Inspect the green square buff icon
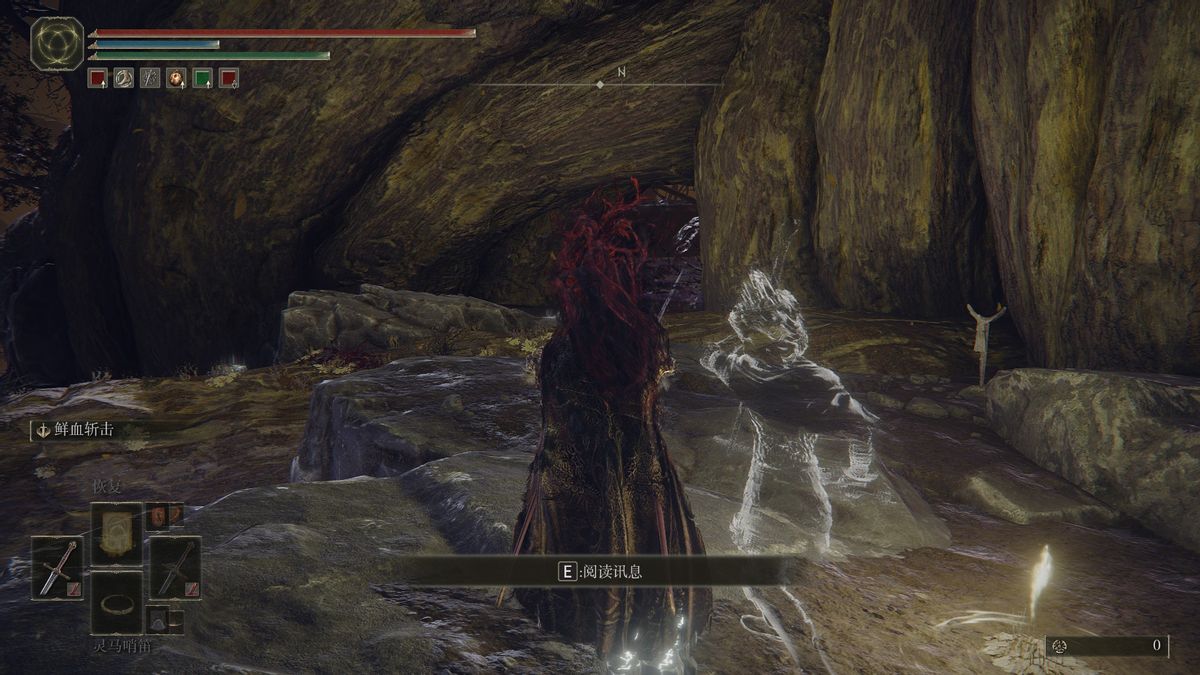This screenshot has width=1200, height=675. 203,78
